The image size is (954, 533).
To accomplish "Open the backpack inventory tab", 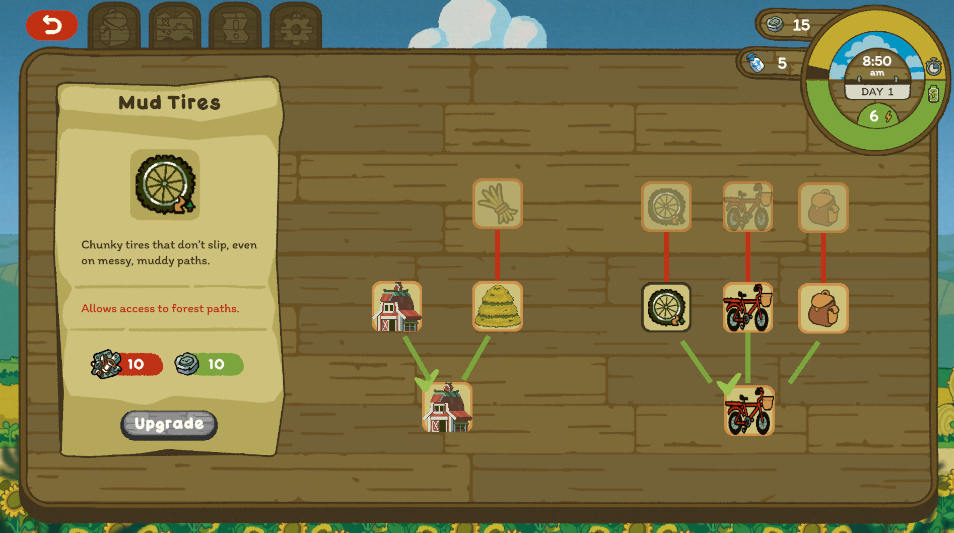I will tap(114, 25).
